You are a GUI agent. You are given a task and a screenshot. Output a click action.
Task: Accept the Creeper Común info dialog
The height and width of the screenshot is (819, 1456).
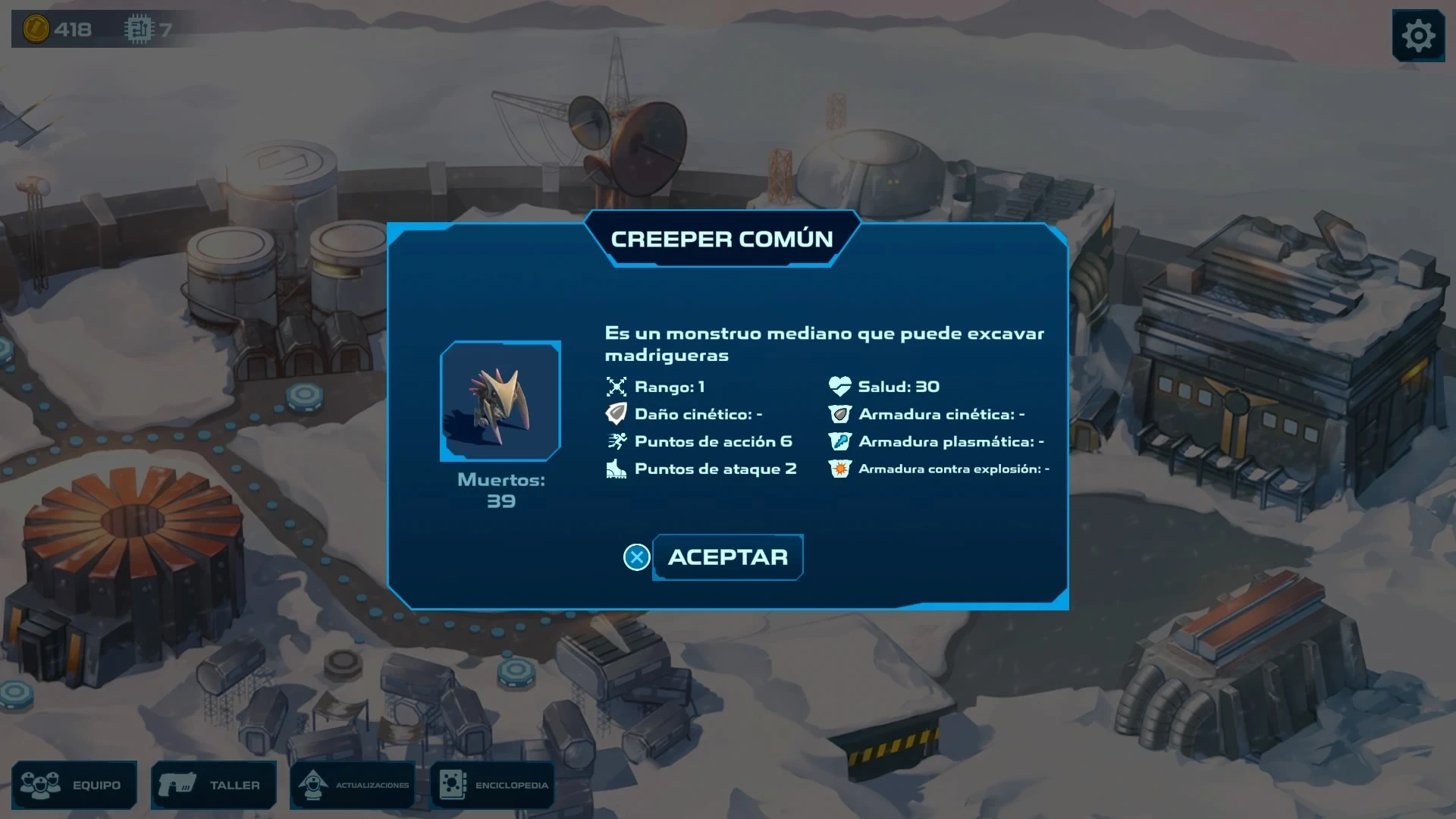(x=726, y=557)
